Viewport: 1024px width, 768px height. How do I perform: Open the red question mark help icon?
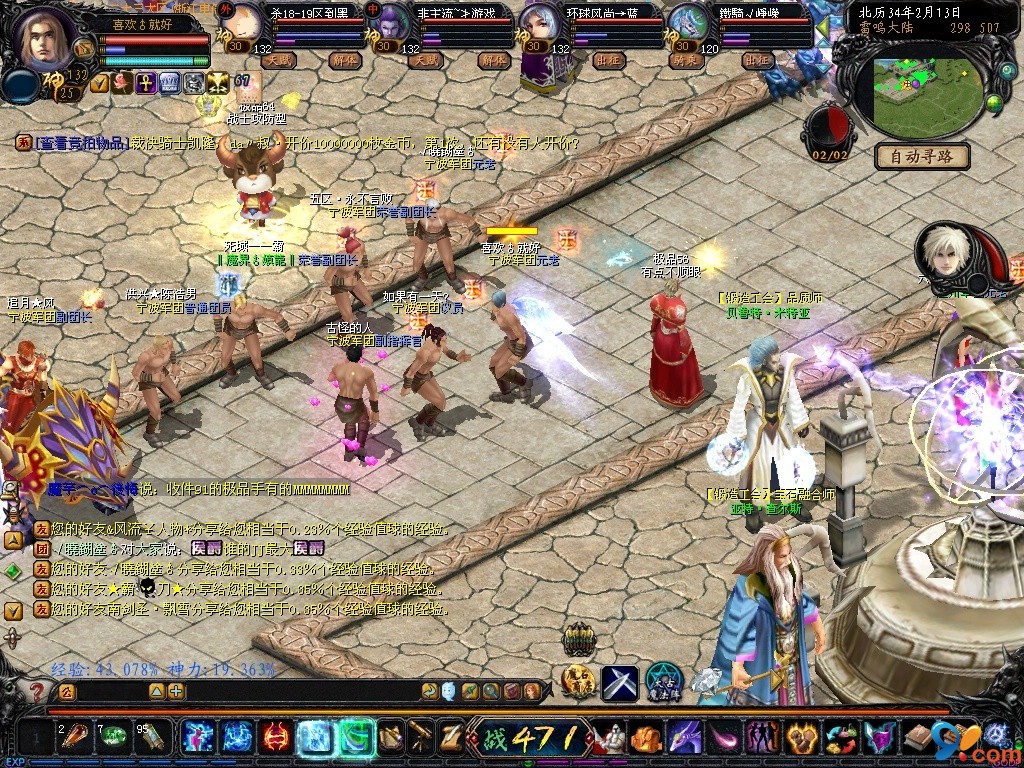(37, 691)
